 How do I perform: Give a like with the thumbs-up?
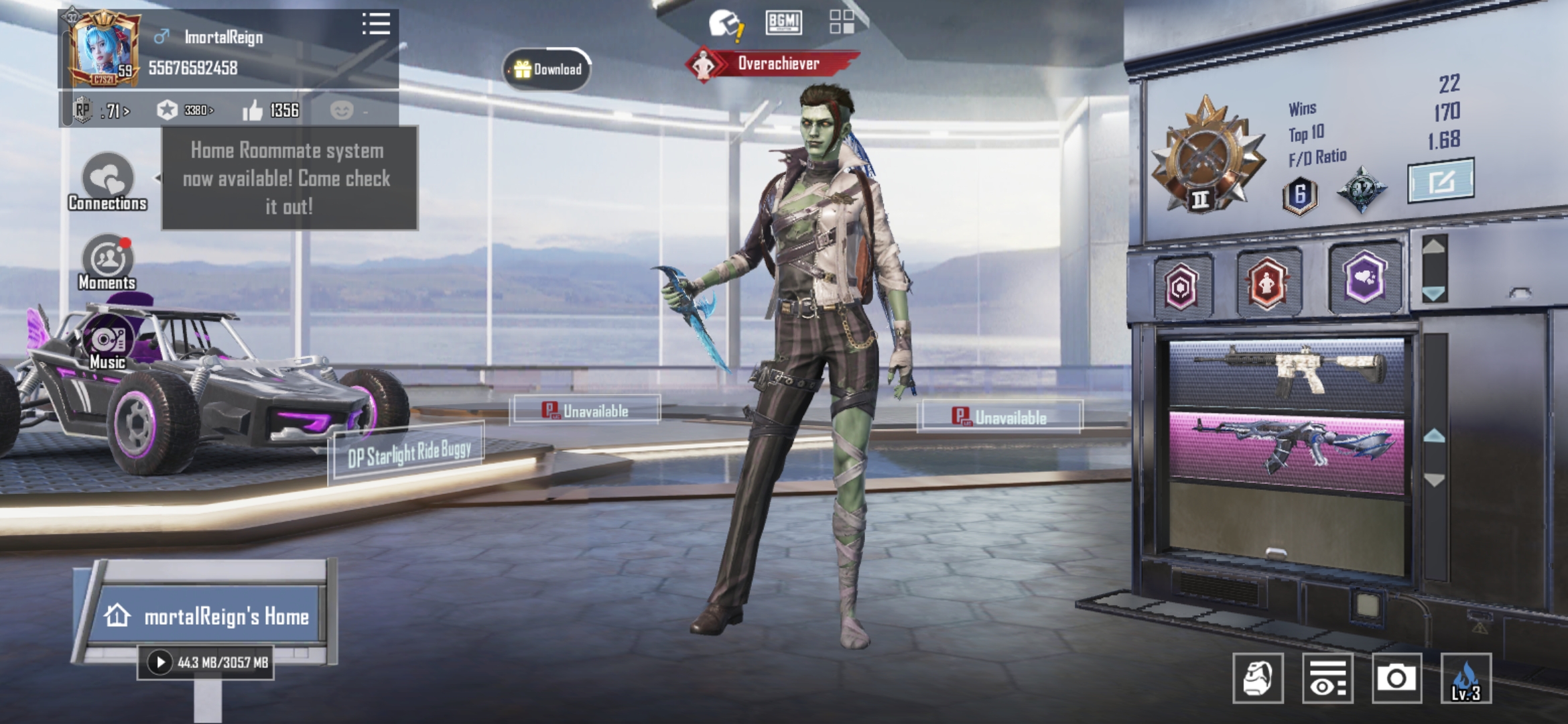253,111
